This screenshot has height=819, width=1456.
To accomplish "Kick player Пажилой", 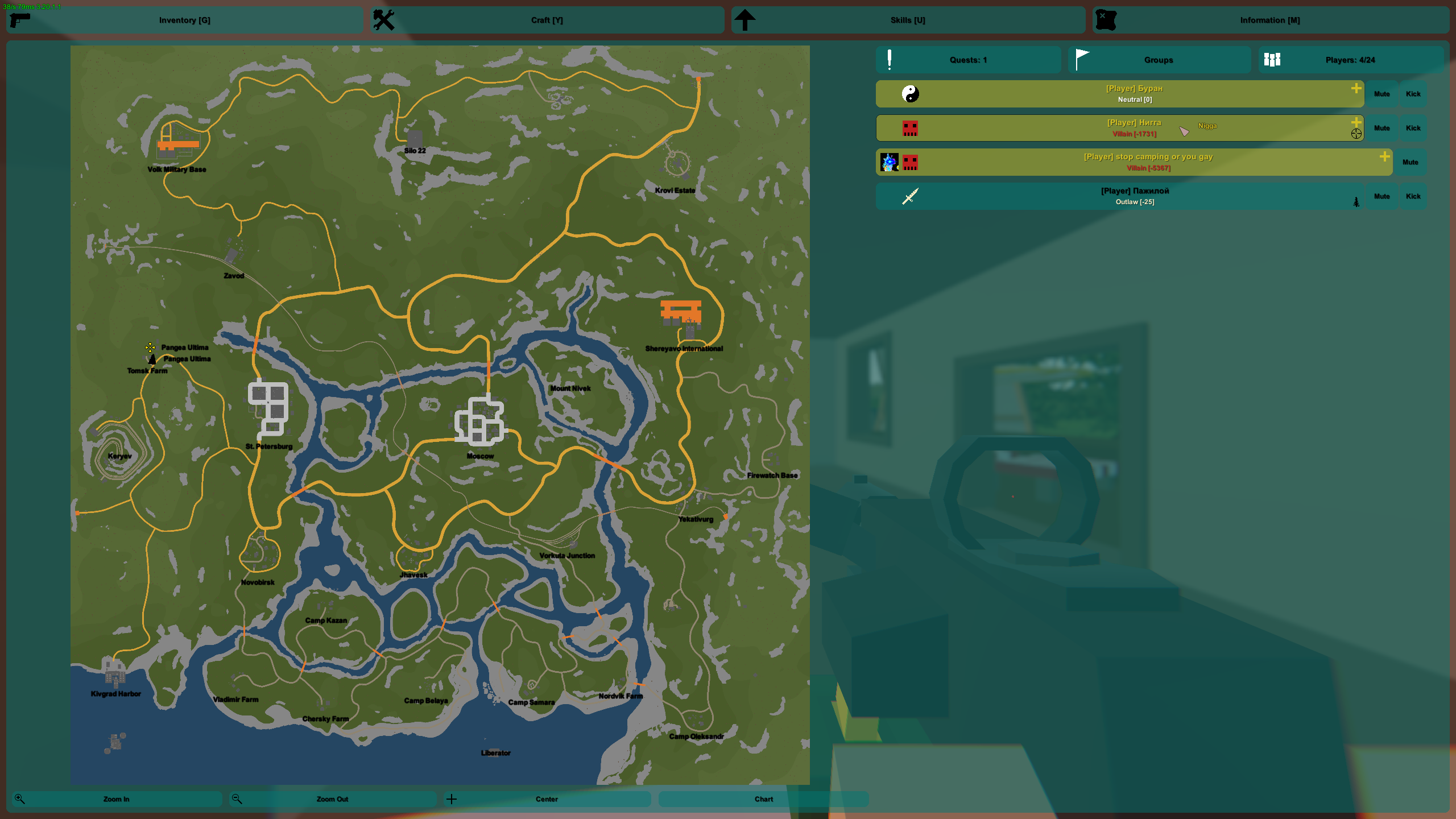I will 1413,197.
